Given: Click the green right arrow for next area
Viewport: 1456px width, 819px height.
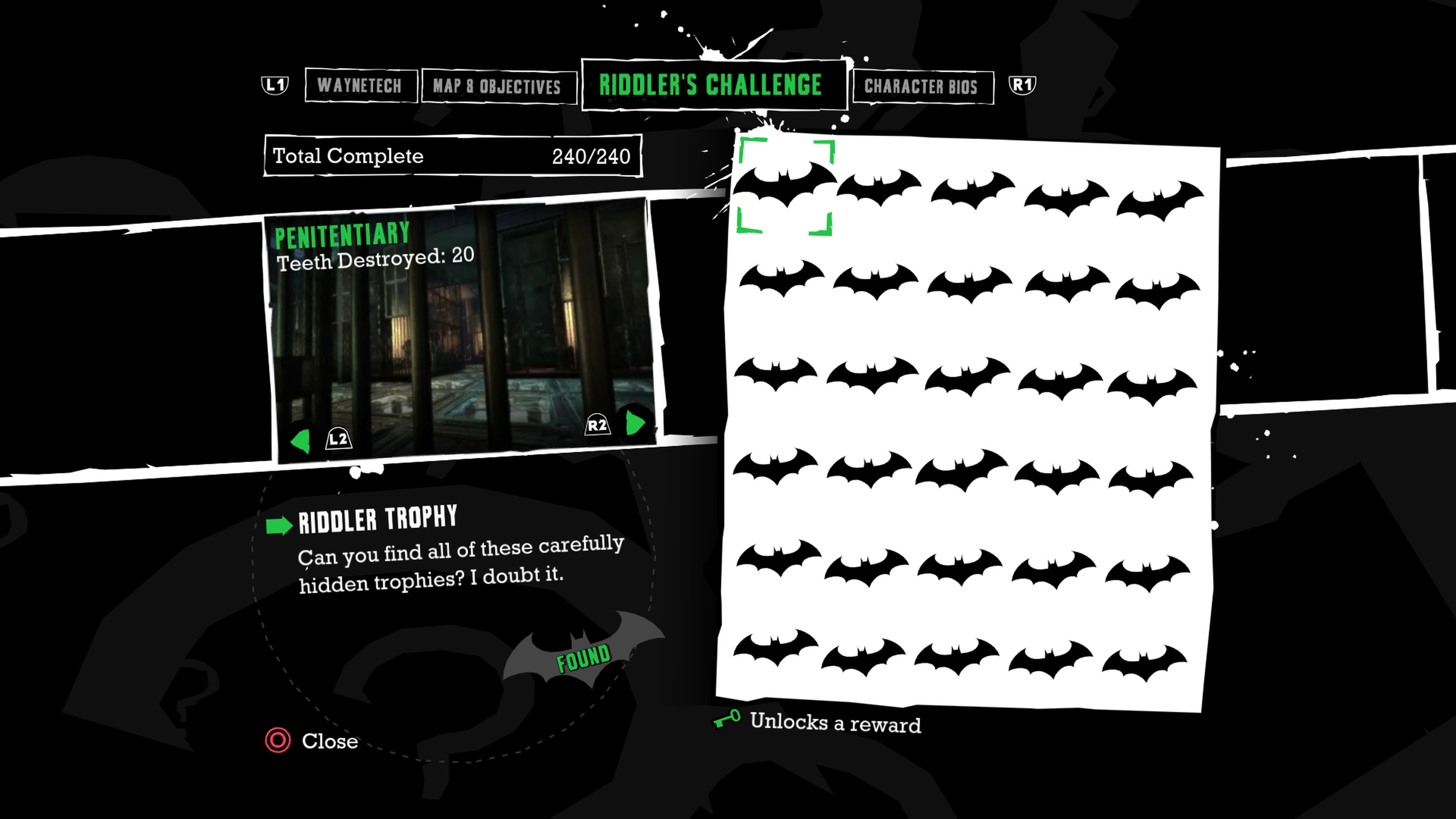Looking at the screenshot, I should 635,423.
